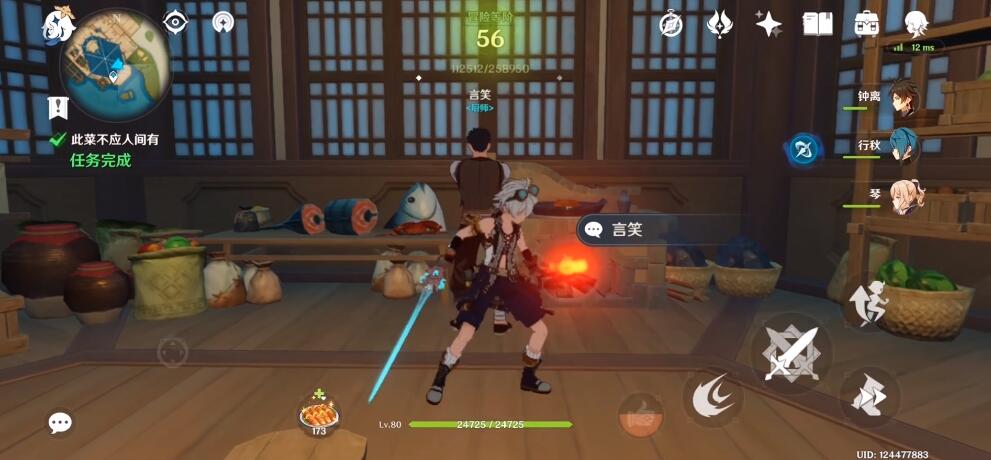Open the winged emblem icon
The height and width of the screenshot is (460, 991).
(x=719, y=24)
